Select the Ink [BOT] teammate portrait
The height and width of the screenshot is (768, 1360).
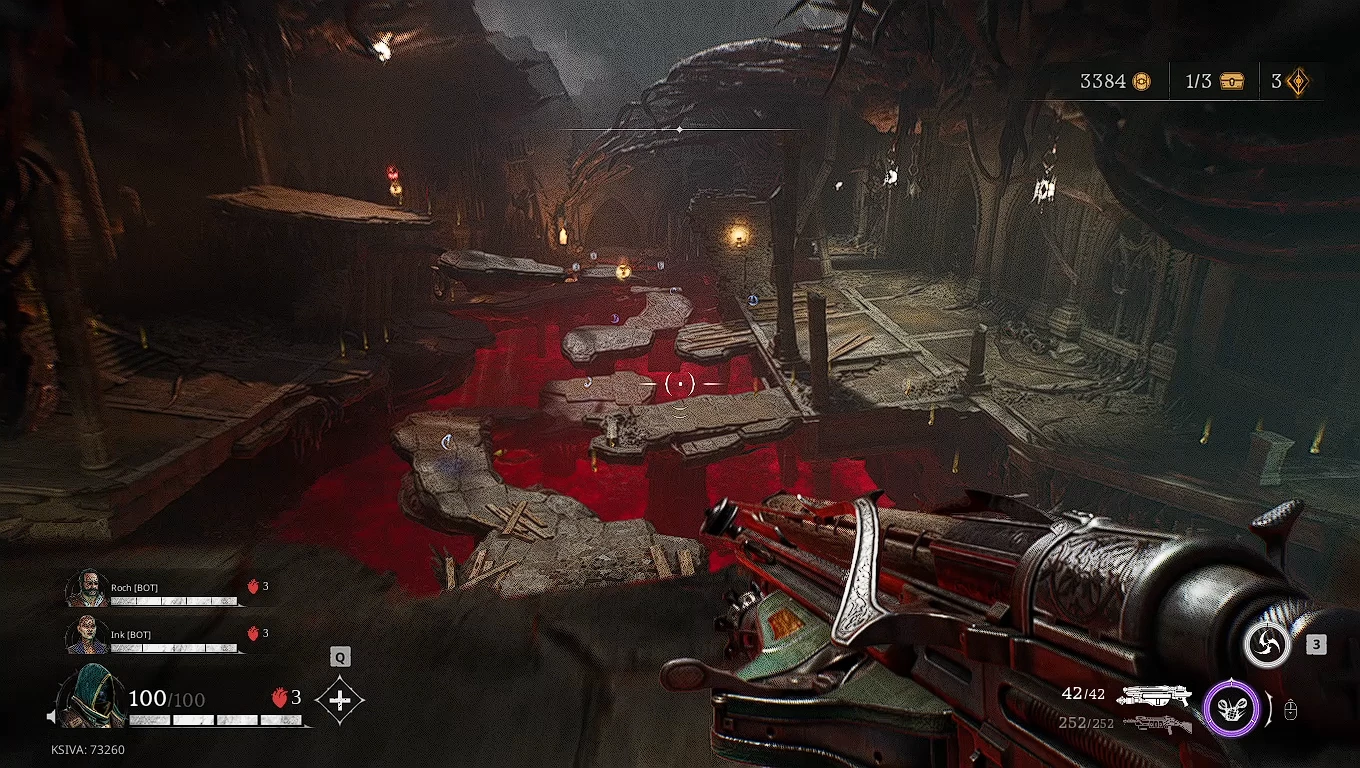pos(87,635)
